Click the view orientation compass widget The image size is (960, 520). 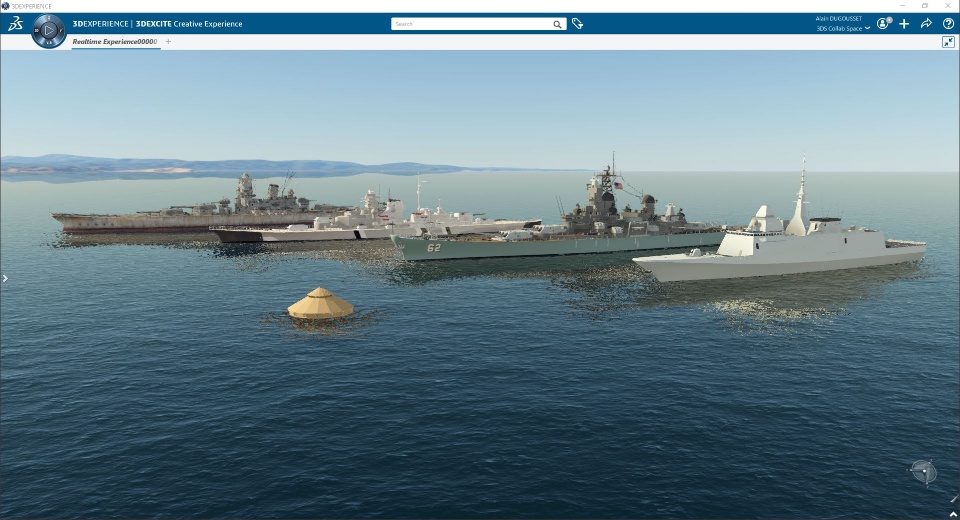(923, 470)
